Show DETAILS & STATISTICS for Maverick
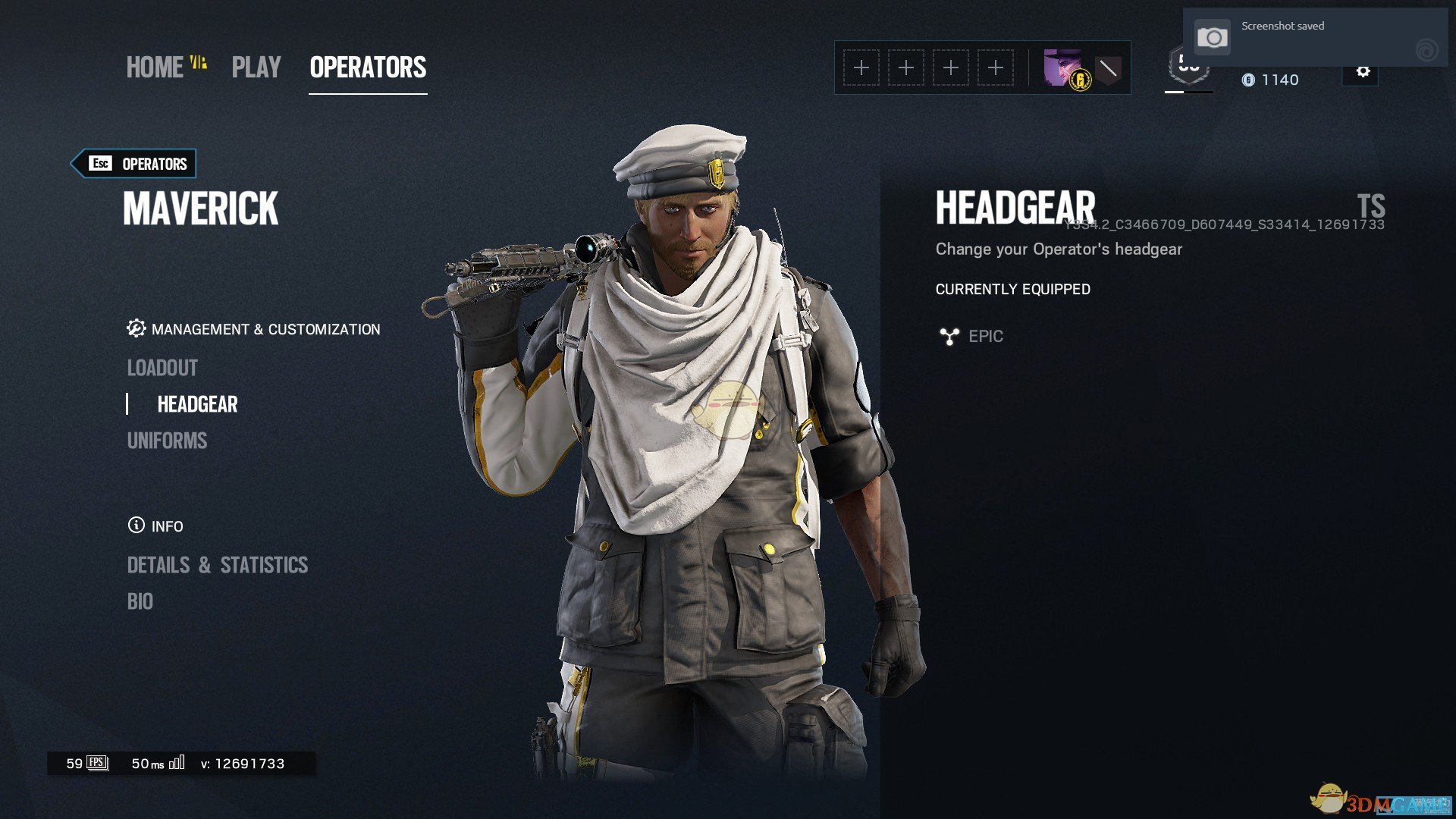 click(218, 565)
